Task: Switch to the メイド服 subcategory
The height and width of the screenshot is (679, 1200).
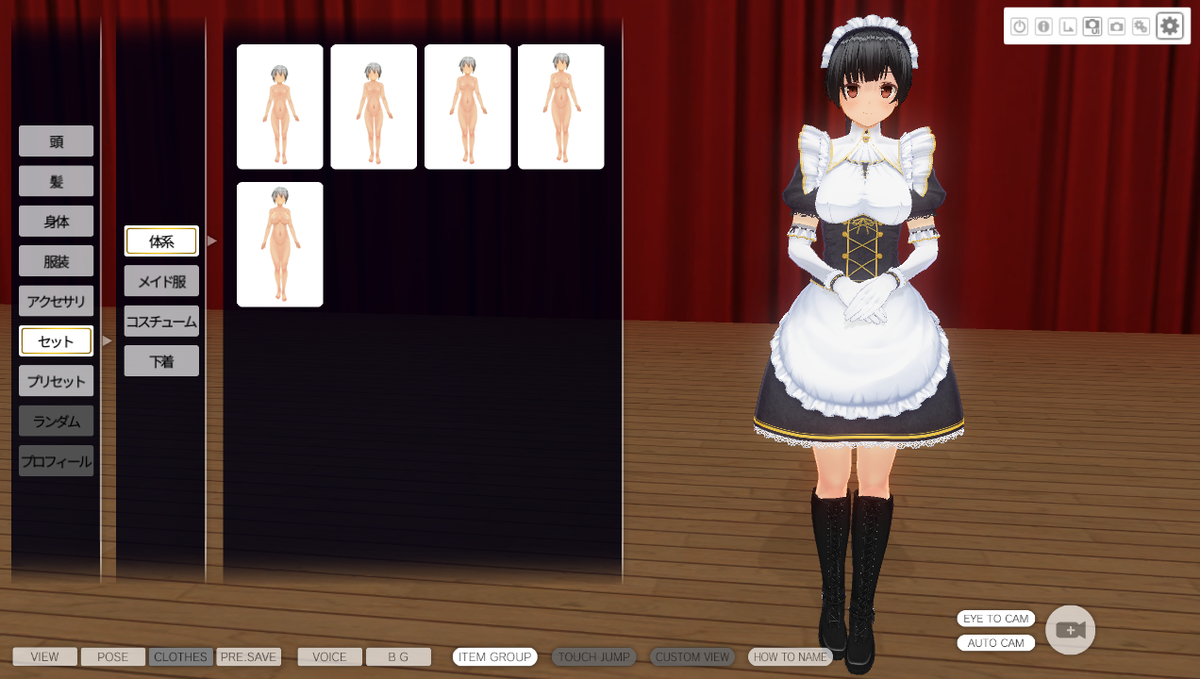Action: pyautogui.click(x=161, y=281)
